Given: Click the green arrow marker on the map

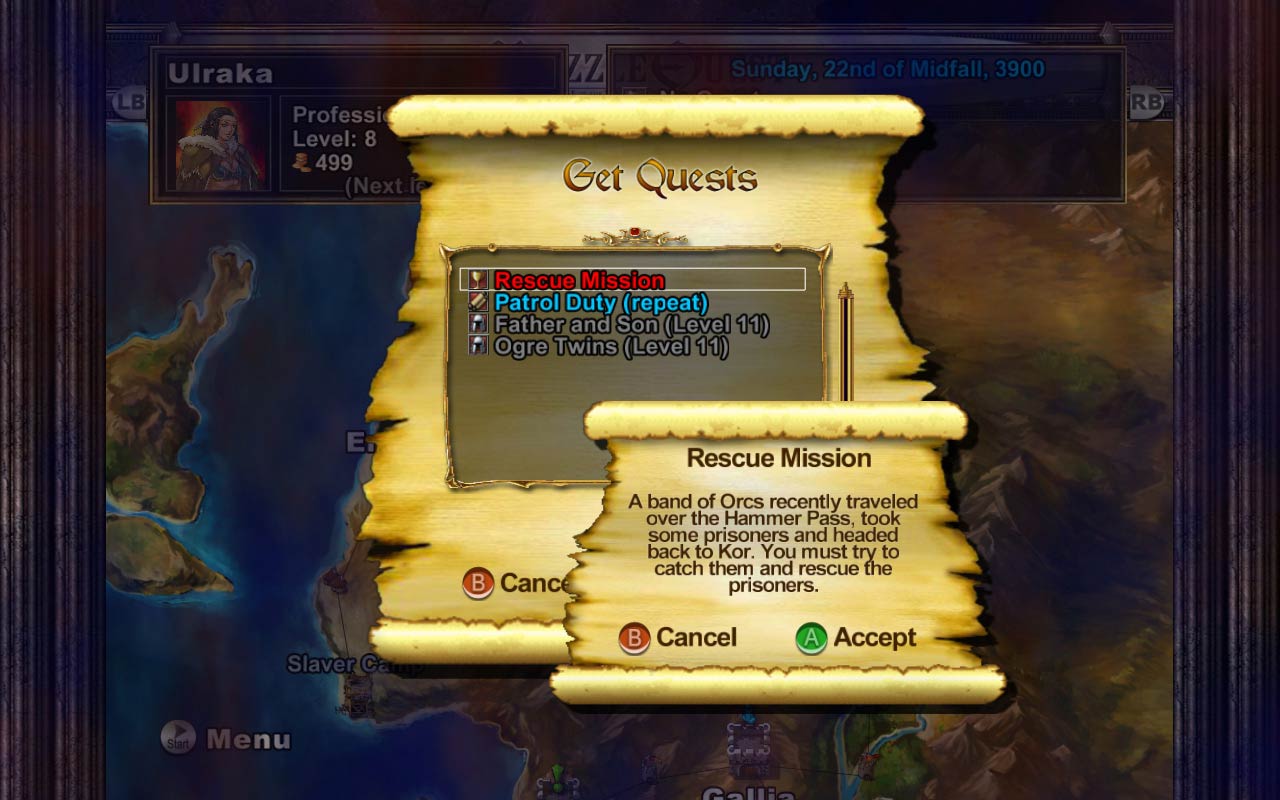Looking at the screenshot, I should pos(556,775).
